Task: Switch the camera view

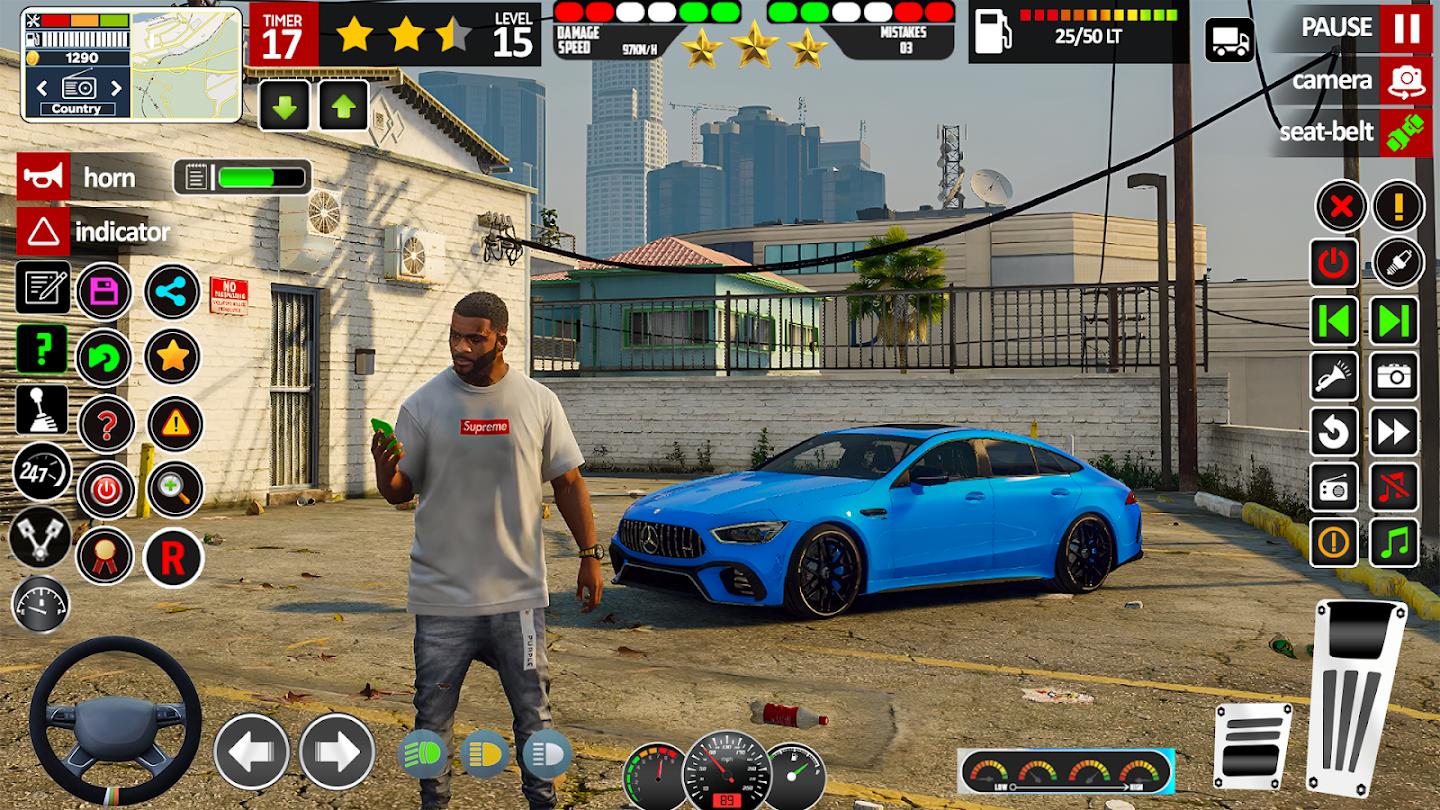Action: [1406, 81]
